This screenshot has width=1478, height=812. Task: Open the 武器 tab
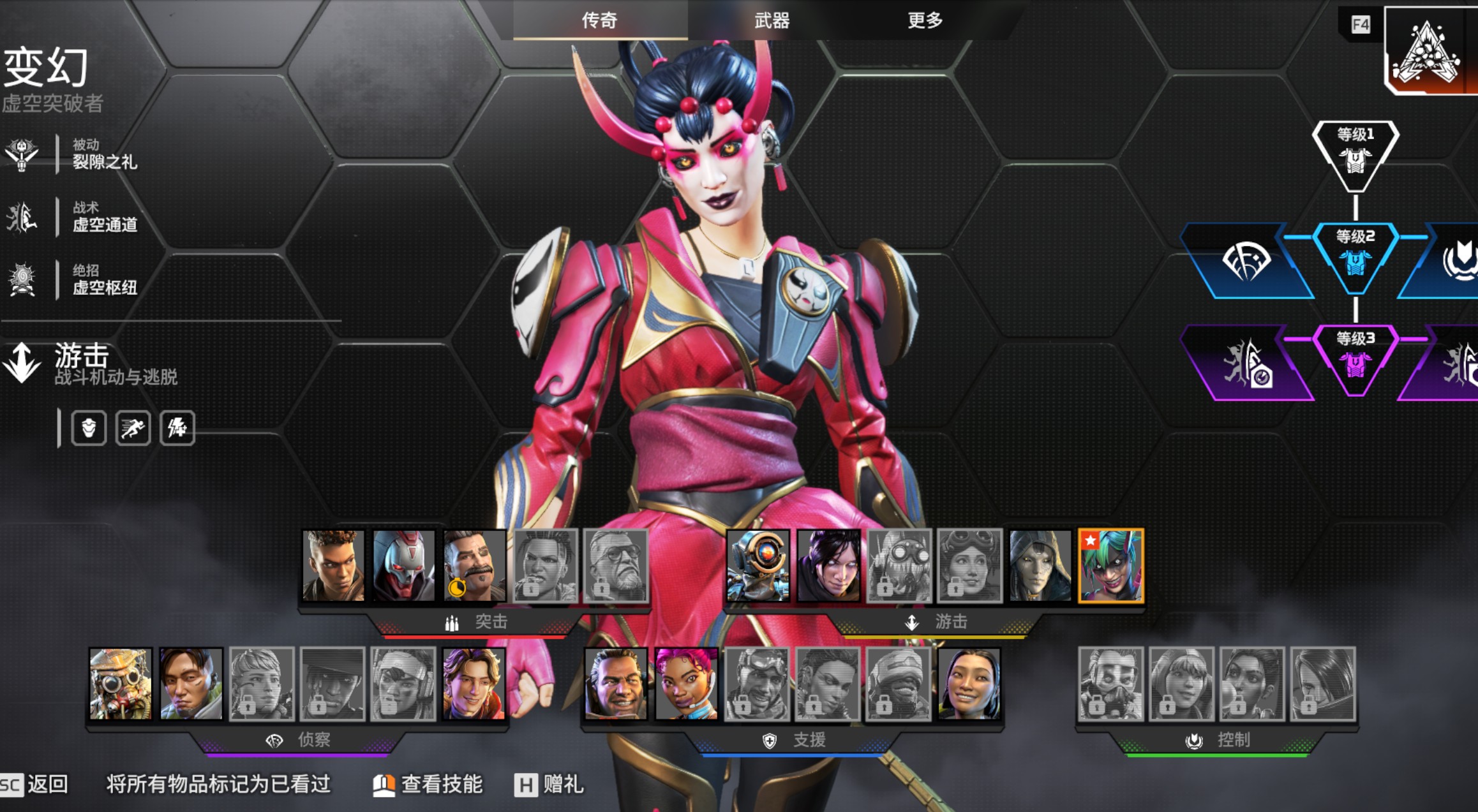point(772,20)
